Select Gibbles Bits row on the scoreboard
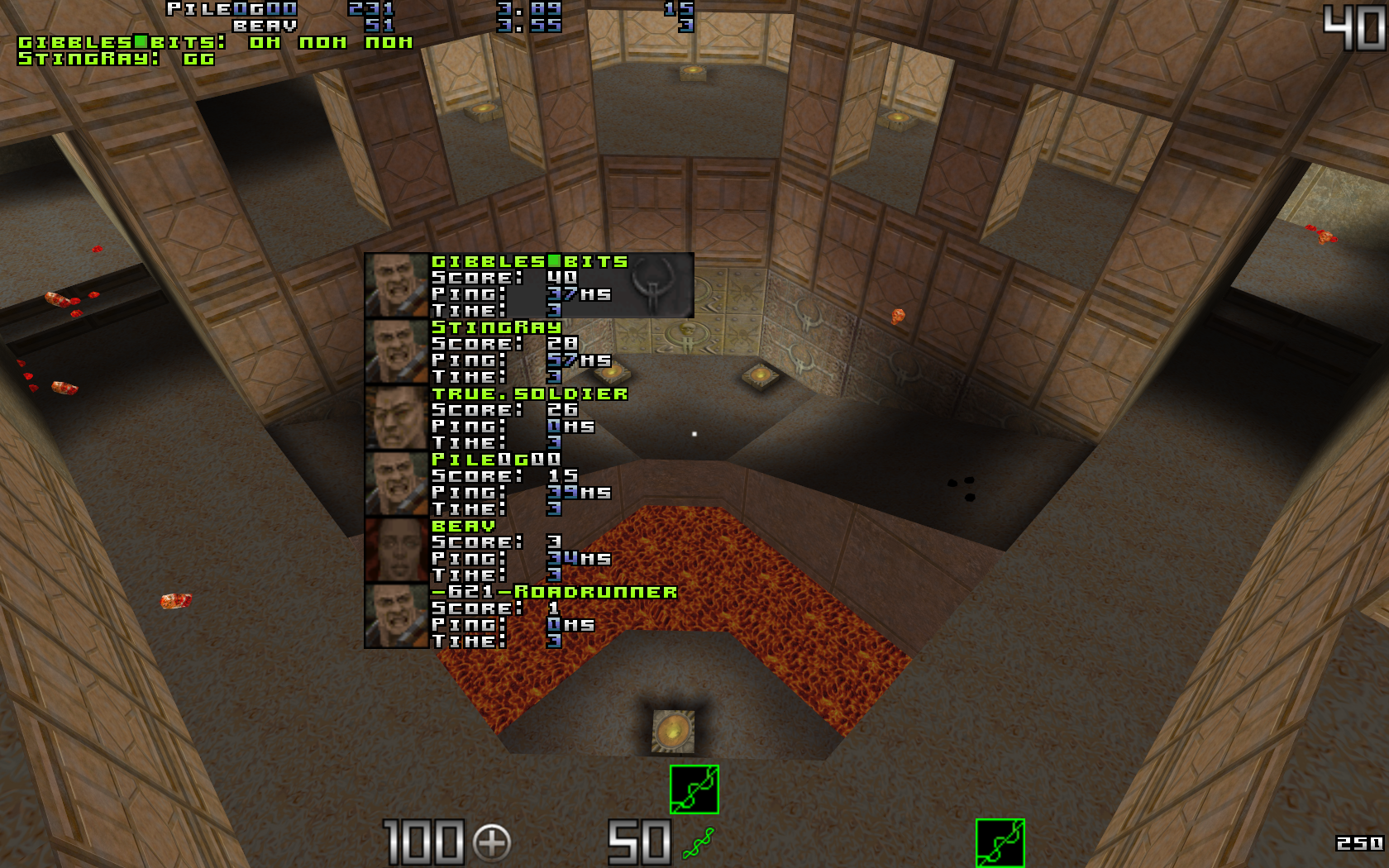Image resolution: width=1389 pixels, height=868 pixels. (x=529, y=285)
